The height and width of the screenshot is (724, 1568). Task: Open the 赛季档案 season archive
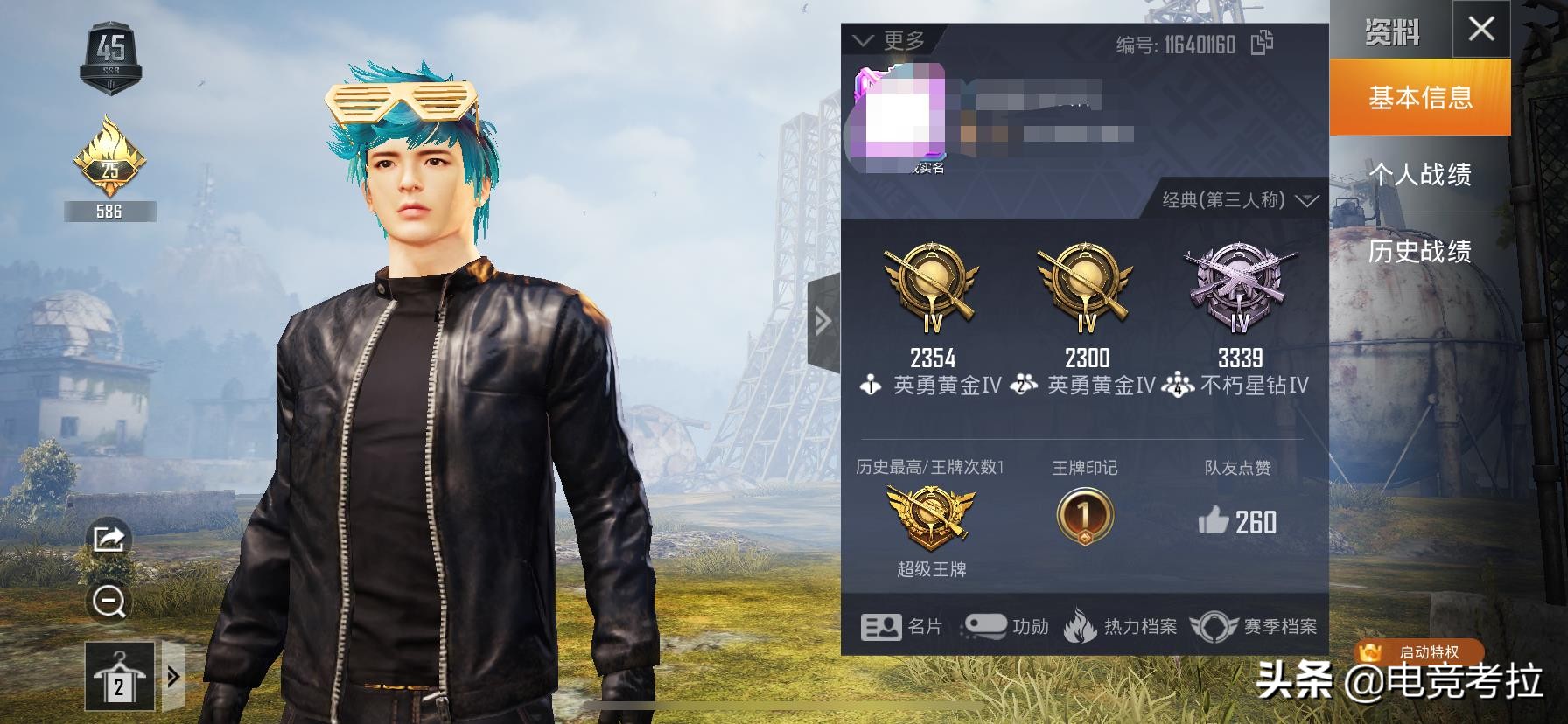[1254, 626]
